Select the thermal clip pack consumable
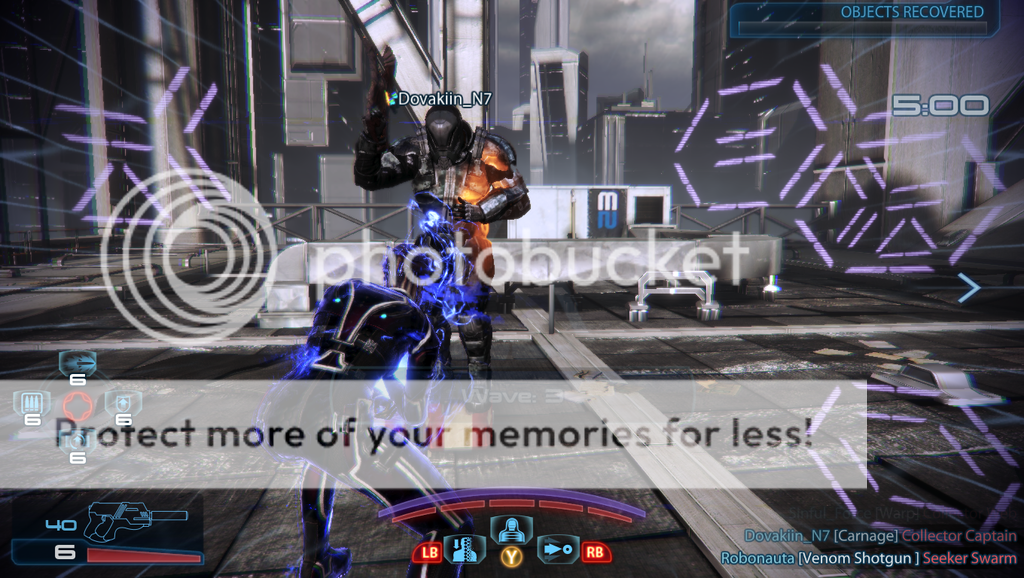The image size is (1024, 578). click(x=31, y=403)
